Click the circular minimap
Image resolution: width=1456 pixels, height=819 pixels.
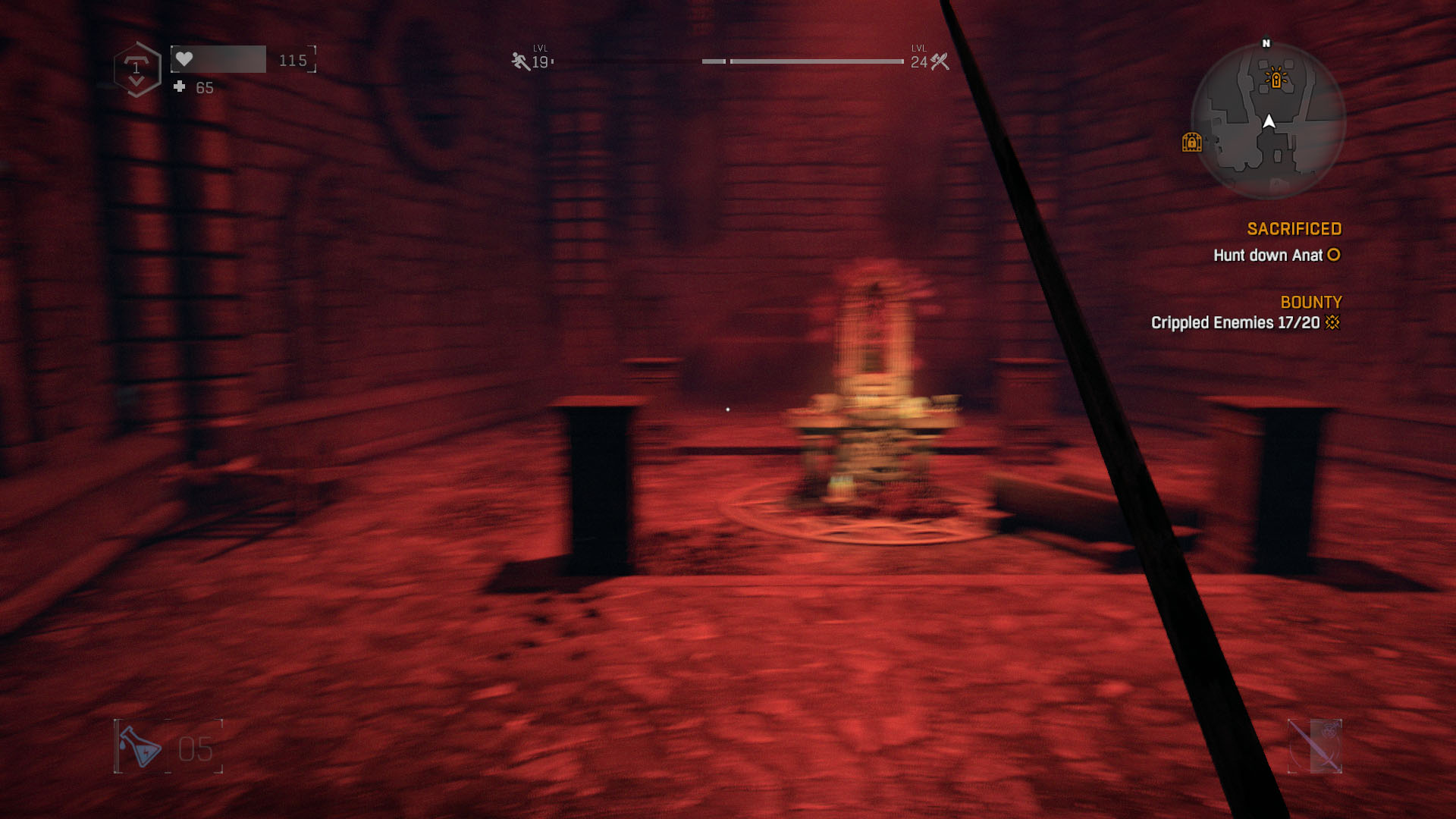[x=1268, y=121]
